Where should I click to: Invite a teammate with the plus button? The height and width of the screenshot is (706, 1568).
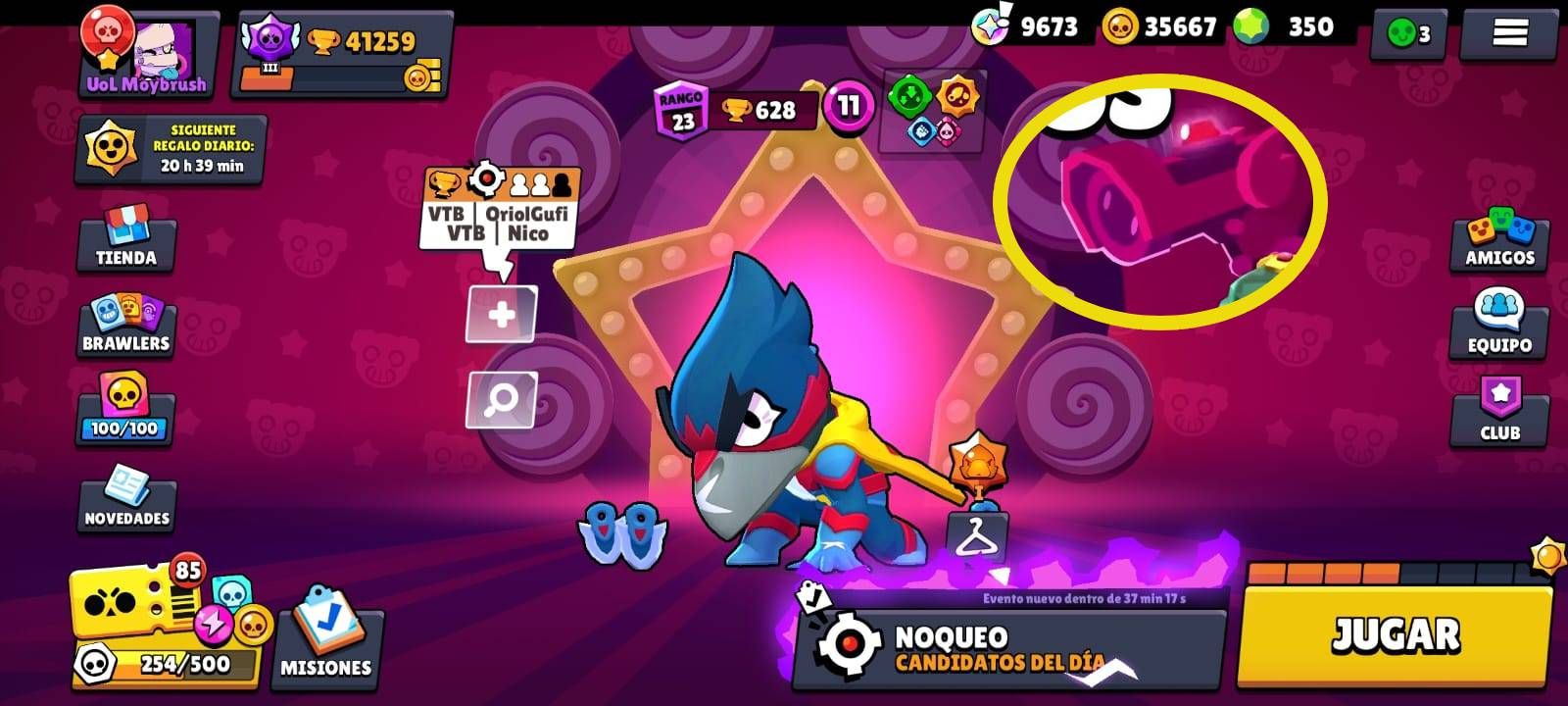[x=502, y=314]
